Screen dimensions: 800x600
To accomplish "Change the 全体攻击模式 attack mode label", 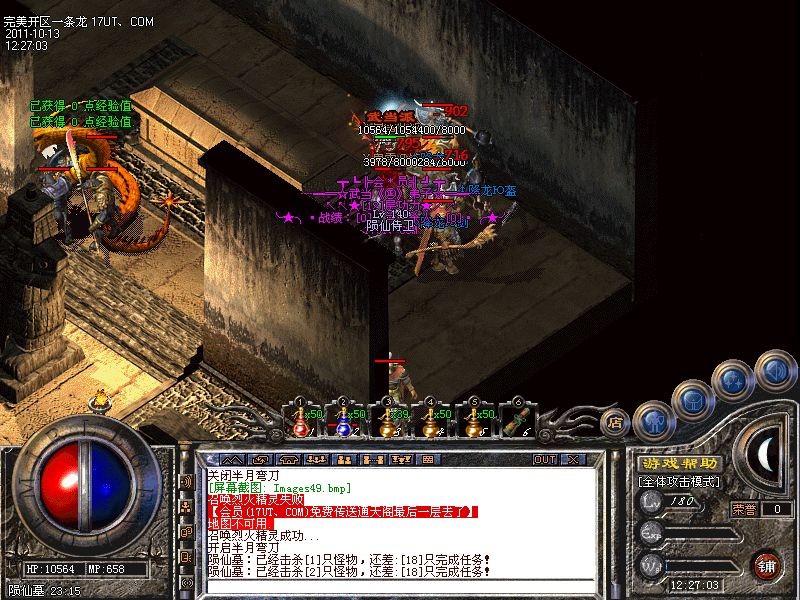I will point(680,481).
